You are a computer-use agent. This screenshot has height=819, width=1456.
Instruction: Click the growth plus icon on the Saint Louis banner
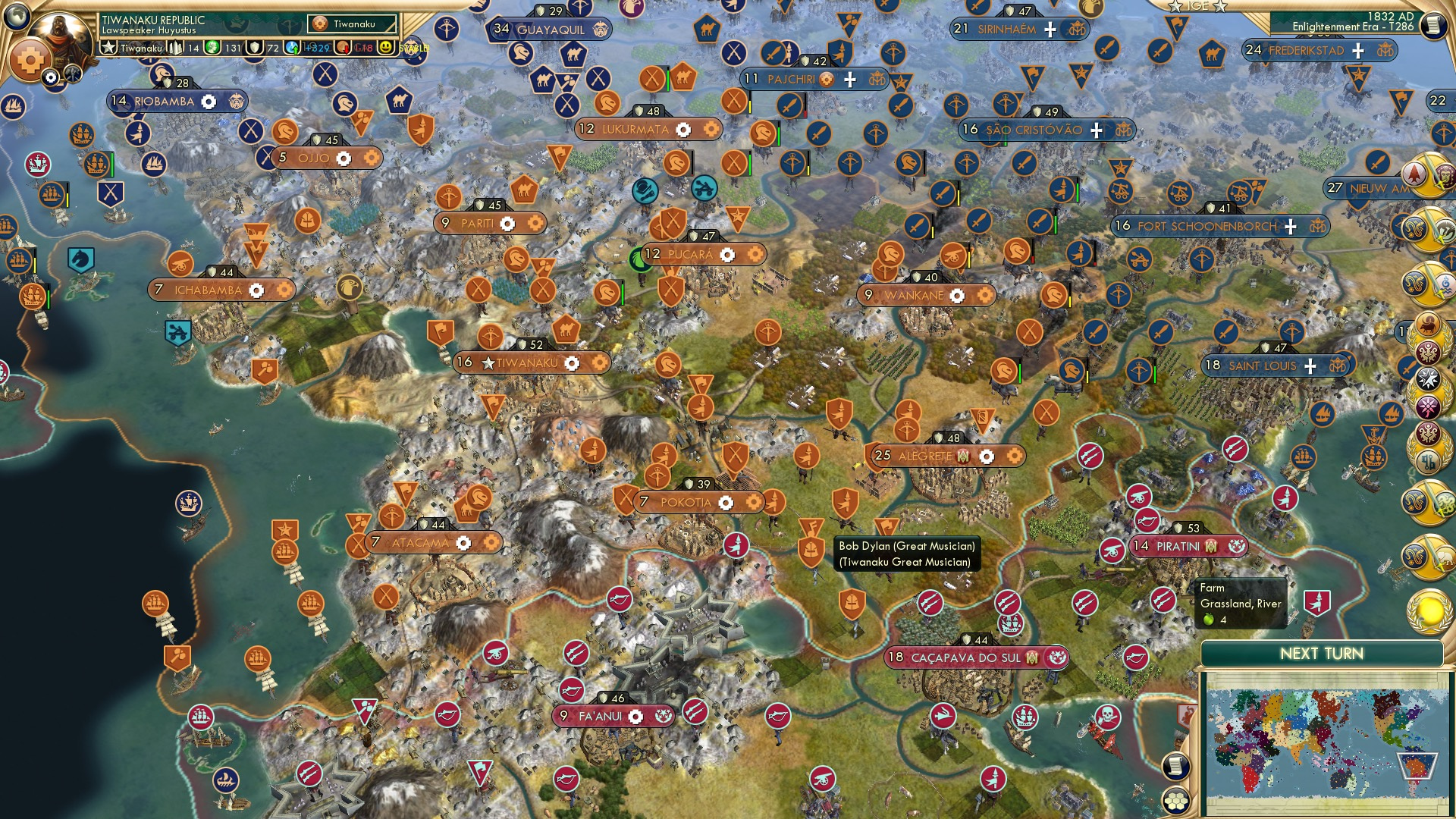[1310, 366]
